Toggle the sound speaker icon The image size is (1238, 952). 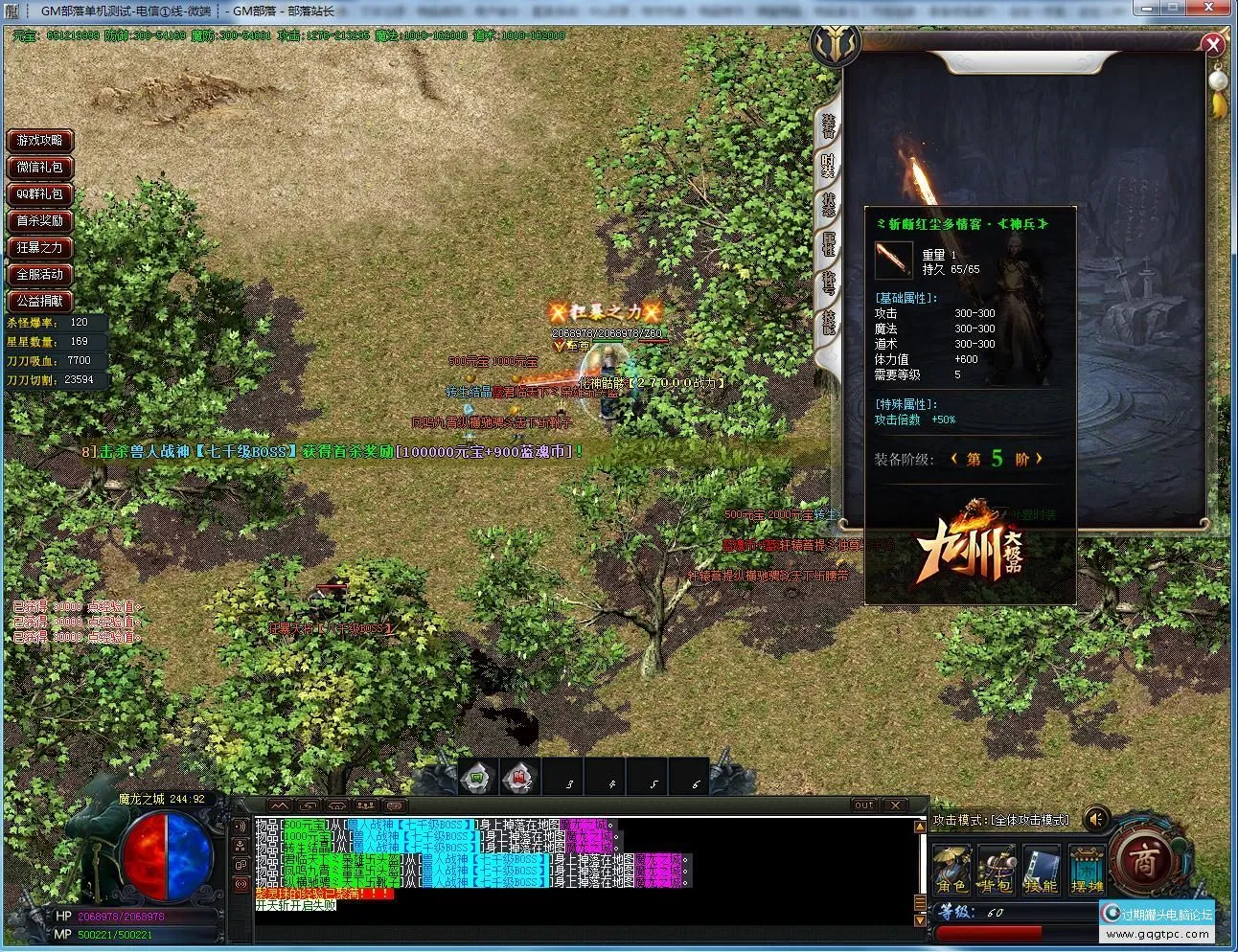1095,819
